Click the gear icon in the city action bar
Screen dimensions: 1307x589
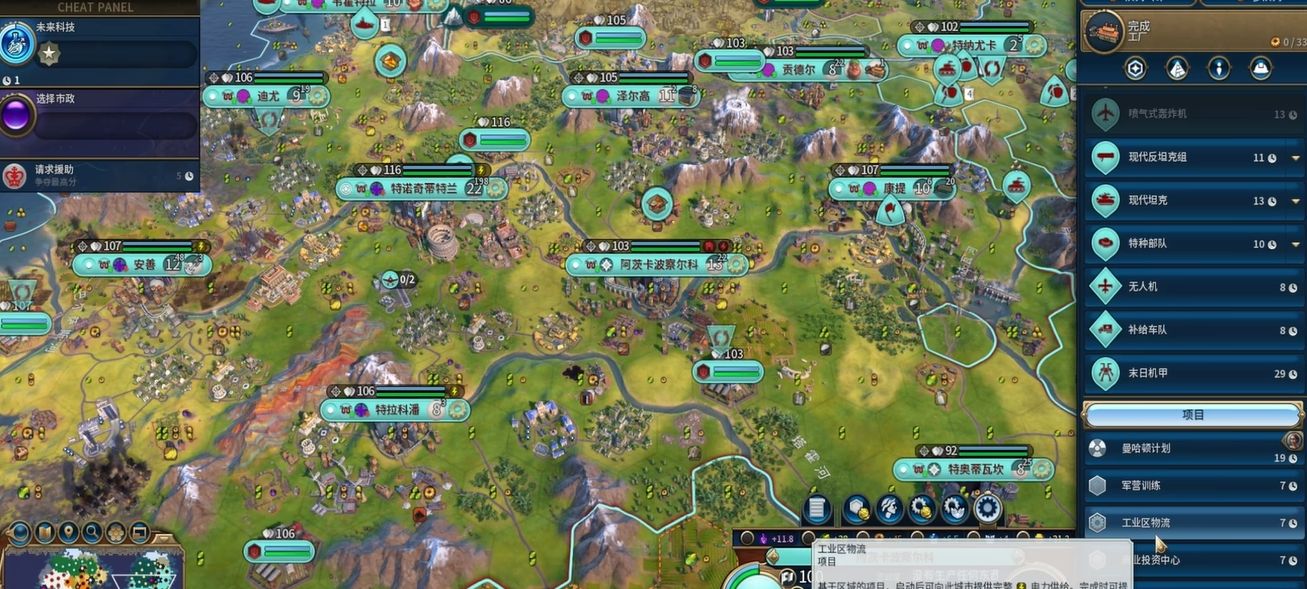click(988, 507)
